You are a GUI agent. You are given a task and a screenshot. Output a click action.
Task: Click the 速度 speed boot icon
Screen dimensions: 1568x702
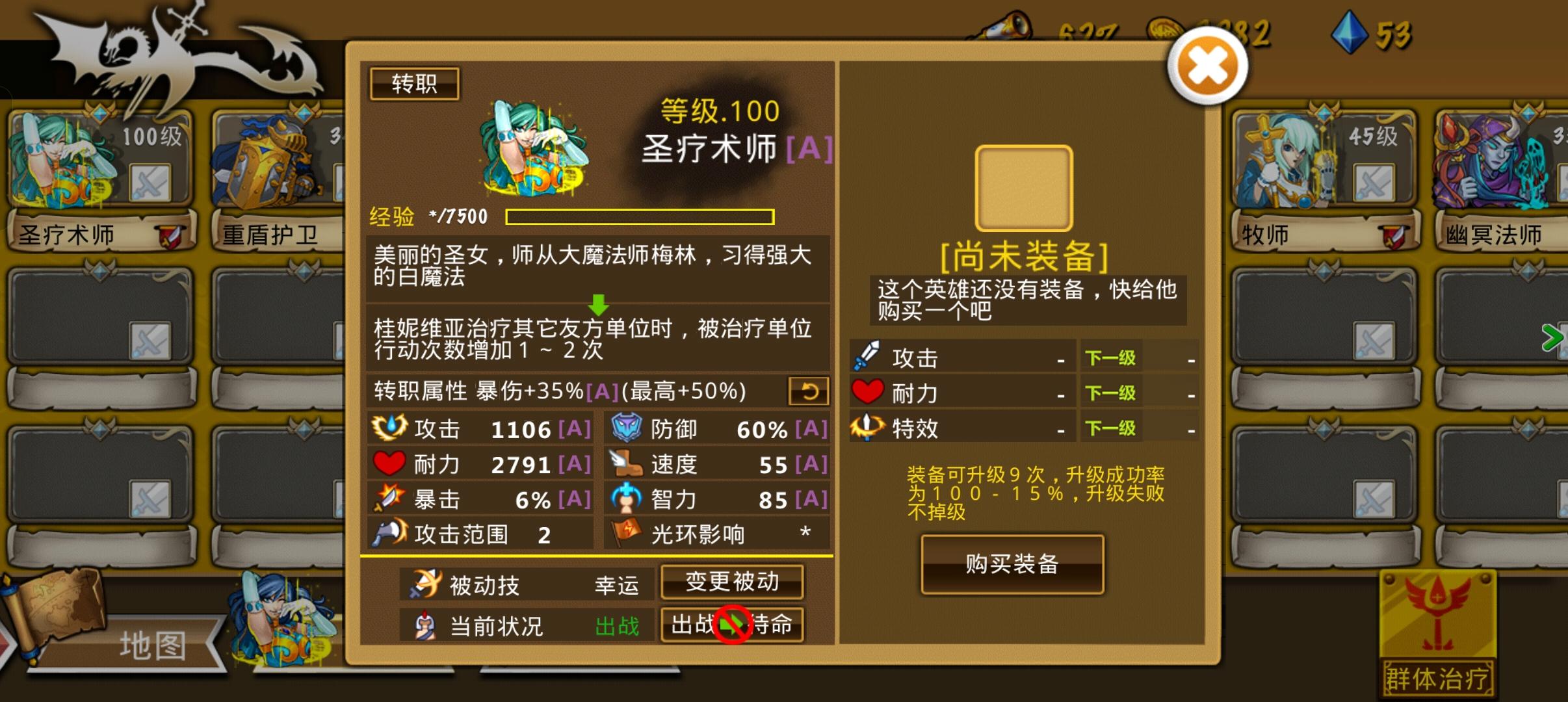coord(626,463)
